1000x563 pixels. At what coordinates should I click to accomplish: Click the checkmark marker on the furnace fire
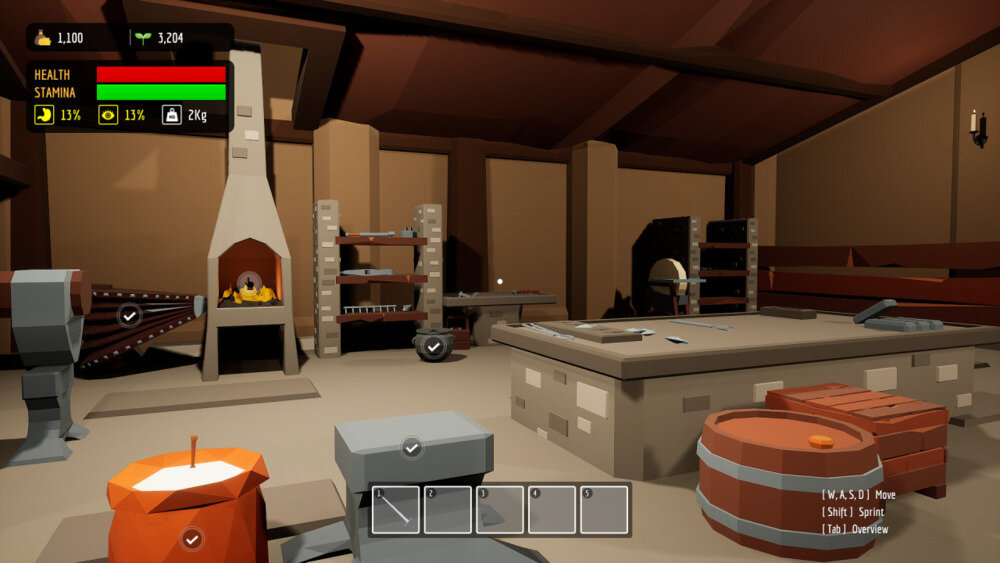(x=251, y=283)
